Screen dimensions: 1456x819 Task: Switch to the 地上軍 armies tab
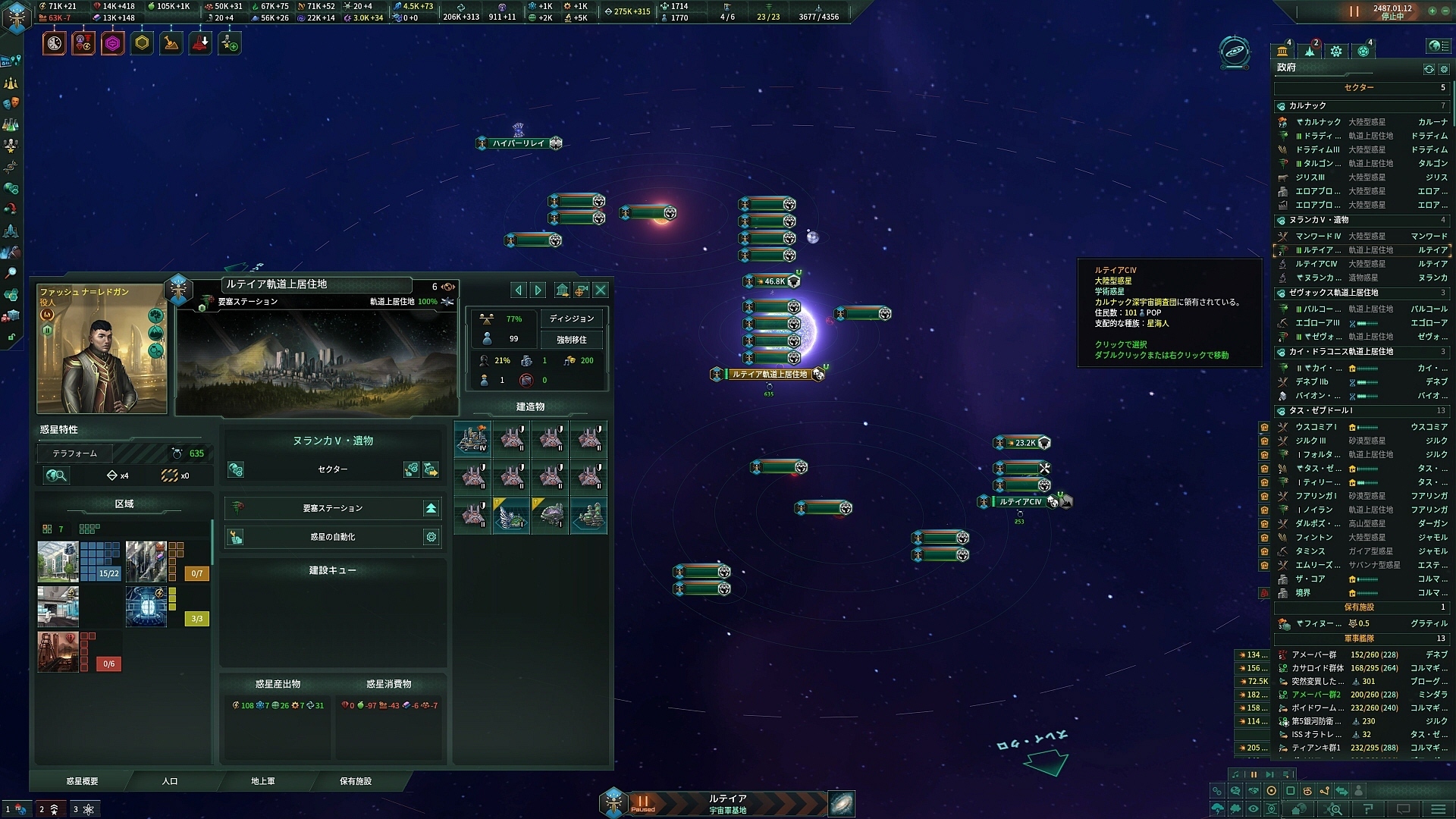coord(263,781)
